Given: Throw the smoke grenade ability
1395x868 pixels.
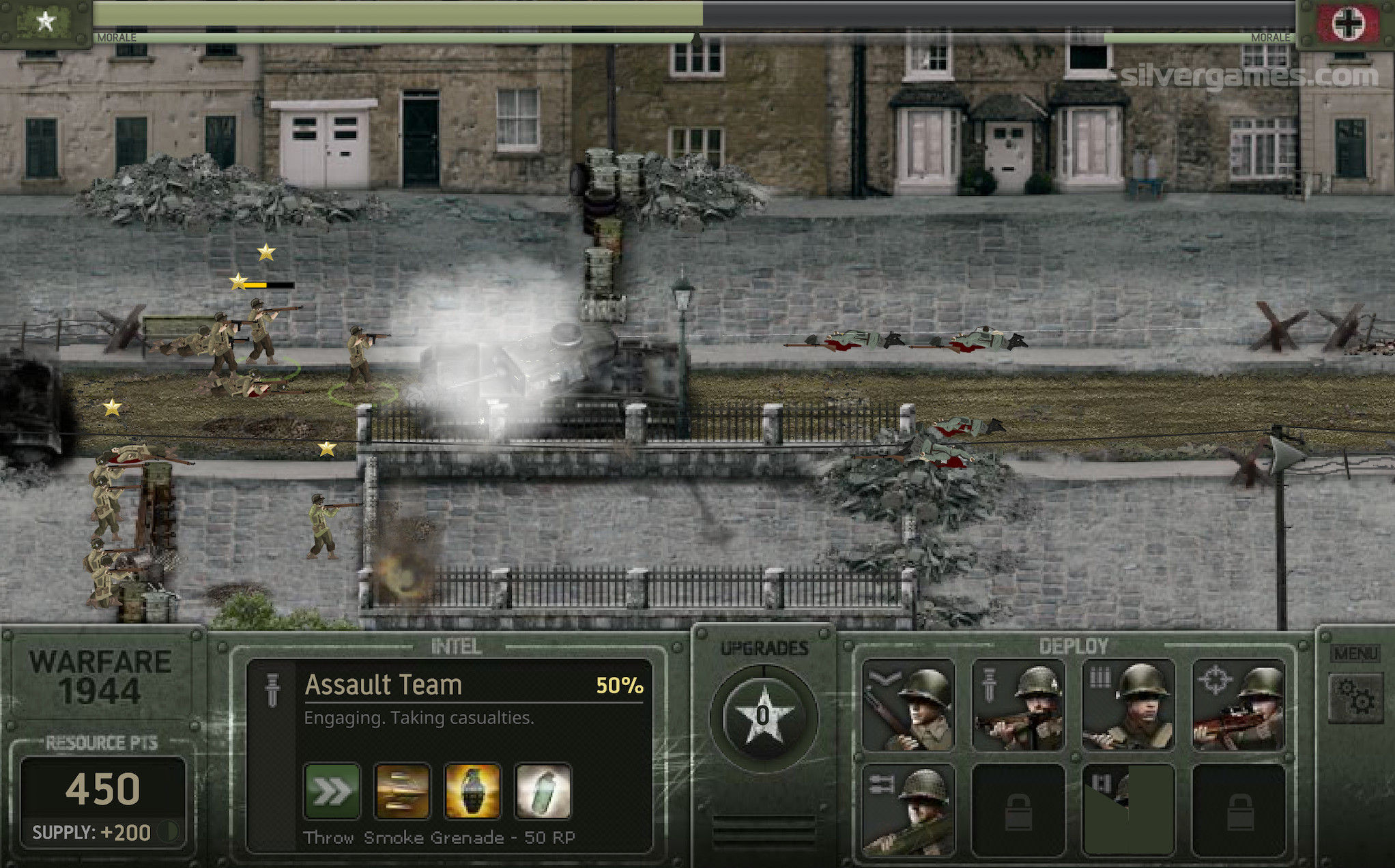Looking at the screenshot, I should [x=543, y=791].
